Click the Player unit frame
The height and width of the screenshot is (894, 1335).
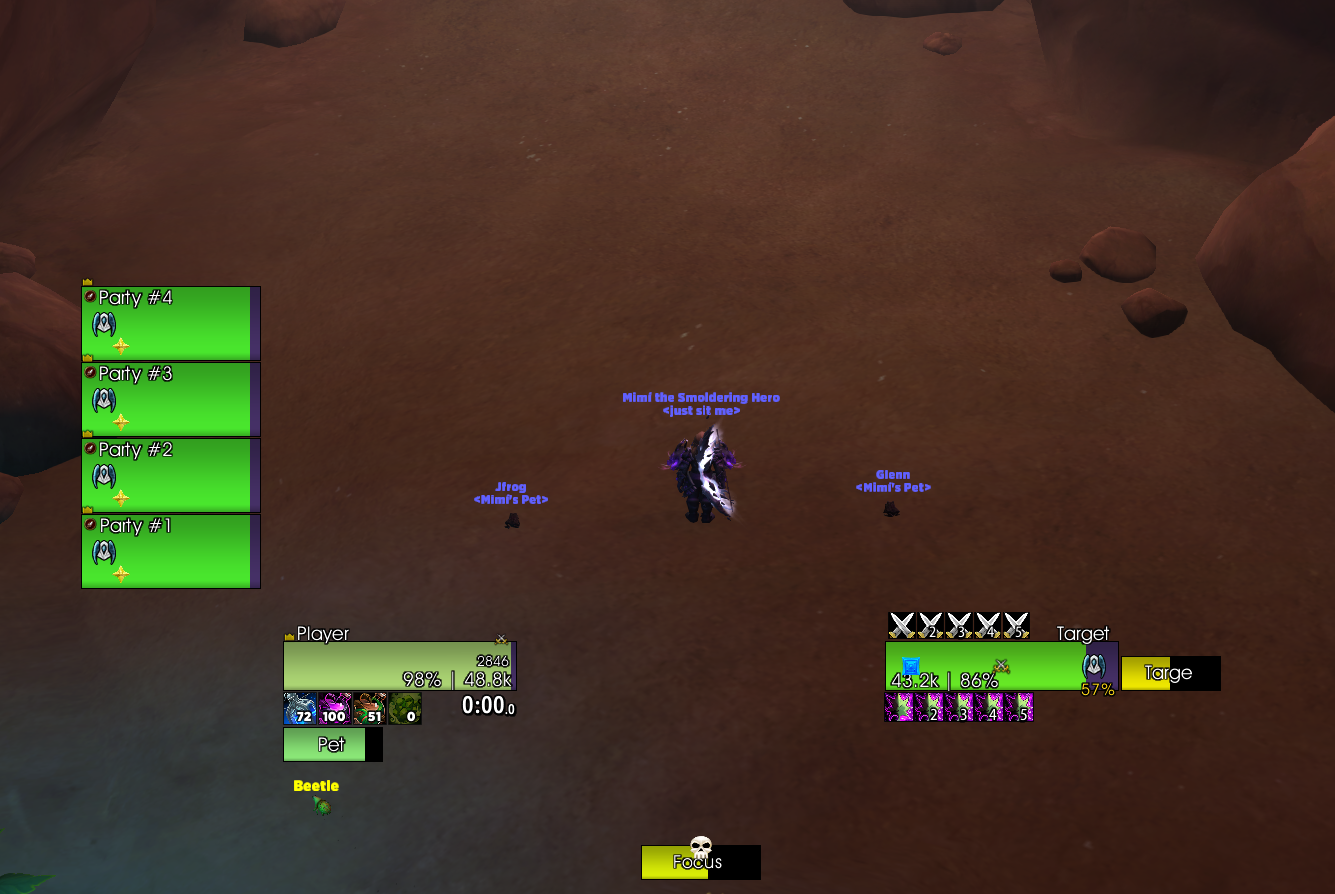click(398, 666)
